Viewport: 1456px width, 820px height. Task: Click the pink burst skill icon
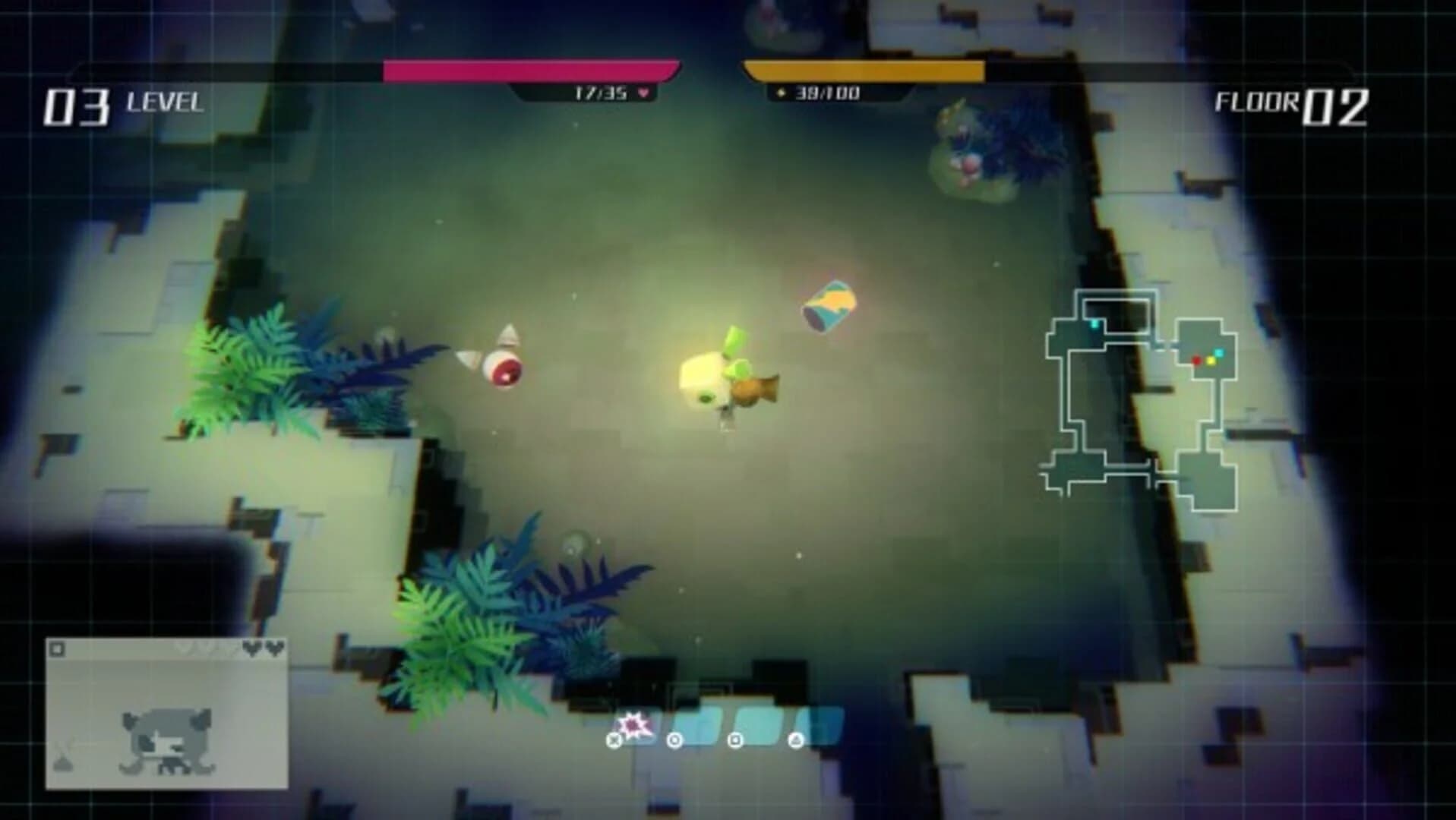pyautogui.click(x=633, y=724)
